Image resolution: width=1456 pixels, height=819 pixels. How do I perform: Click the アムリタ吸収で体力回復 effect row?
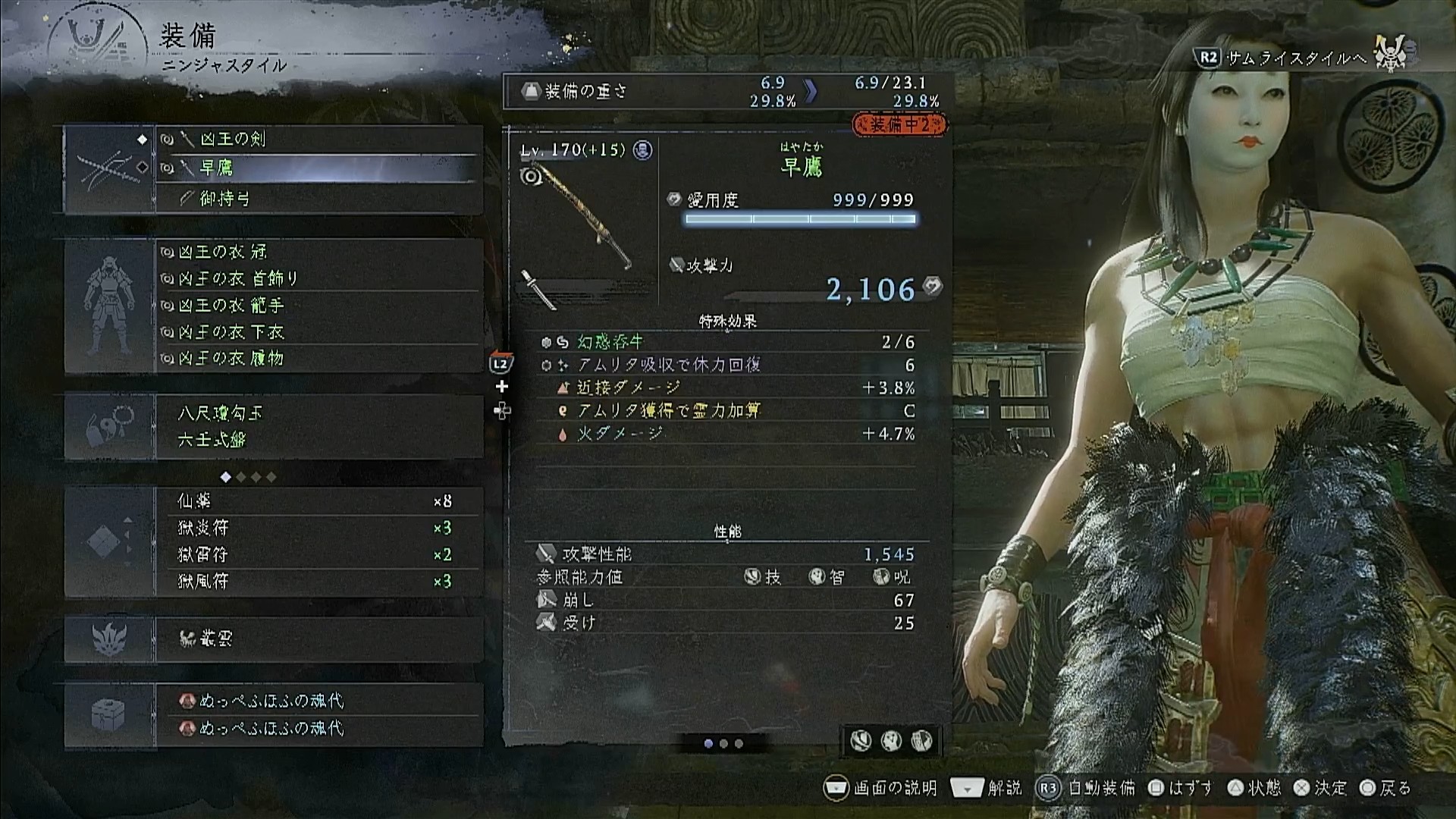pyautogui.click(x=728, y=366)
